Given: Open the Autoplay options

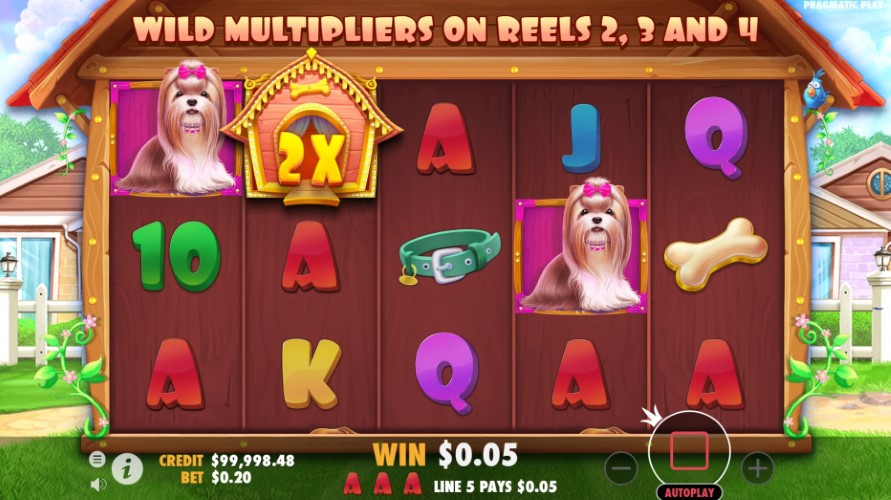Looking at the screenshot, I should [689, 492].
